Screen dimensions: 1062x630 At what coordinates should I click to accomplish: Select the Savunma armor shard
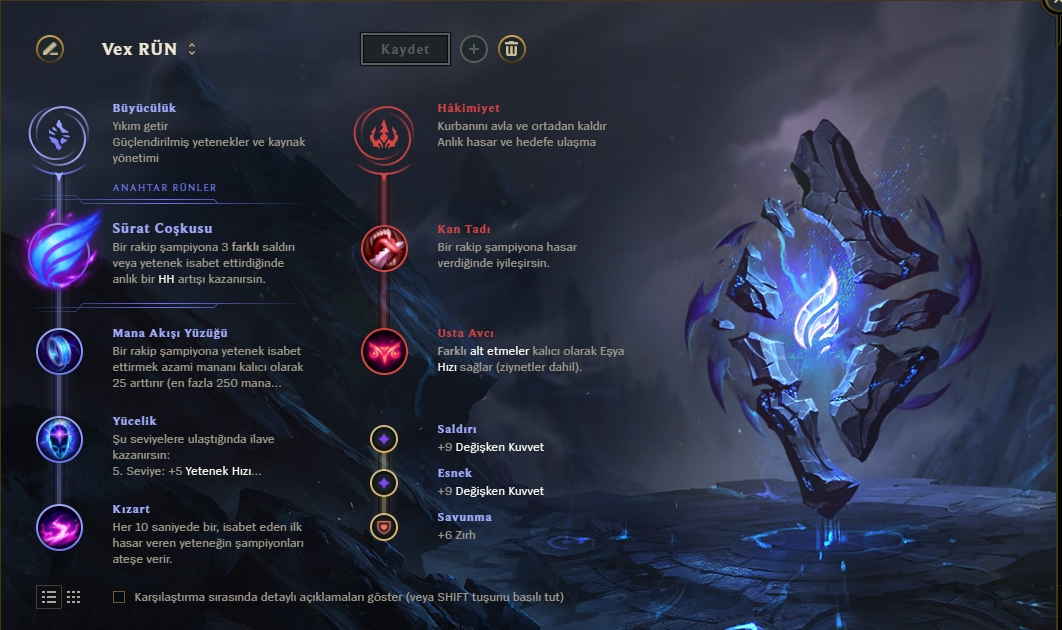point(384,526)
